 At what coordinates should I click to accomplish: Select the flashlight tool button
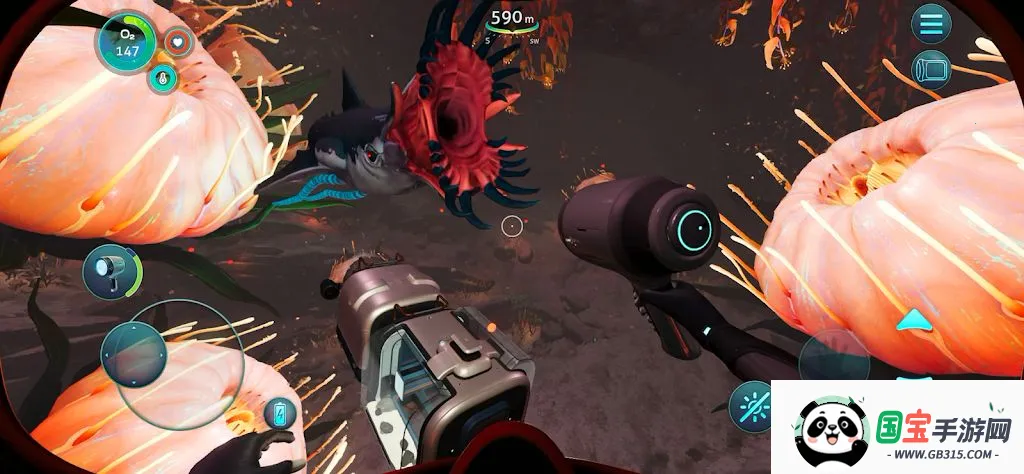109,271
